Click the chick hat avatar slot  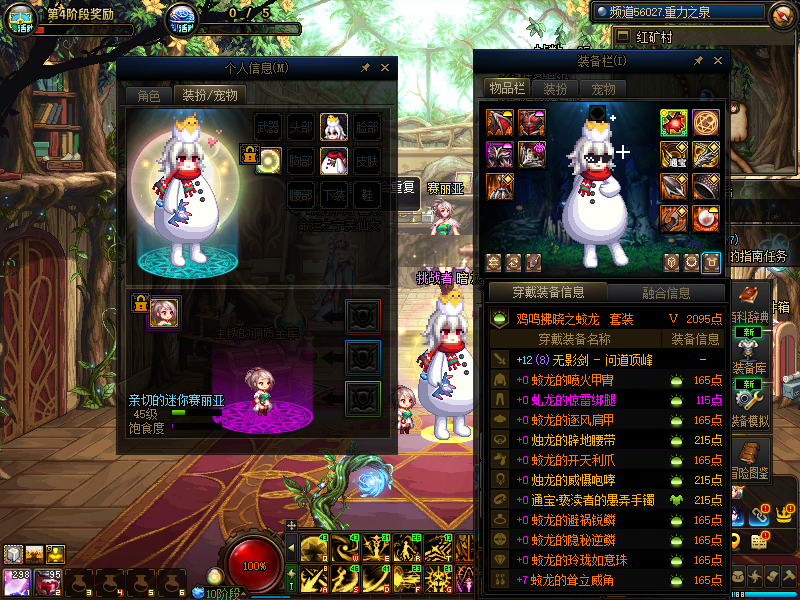333,127
